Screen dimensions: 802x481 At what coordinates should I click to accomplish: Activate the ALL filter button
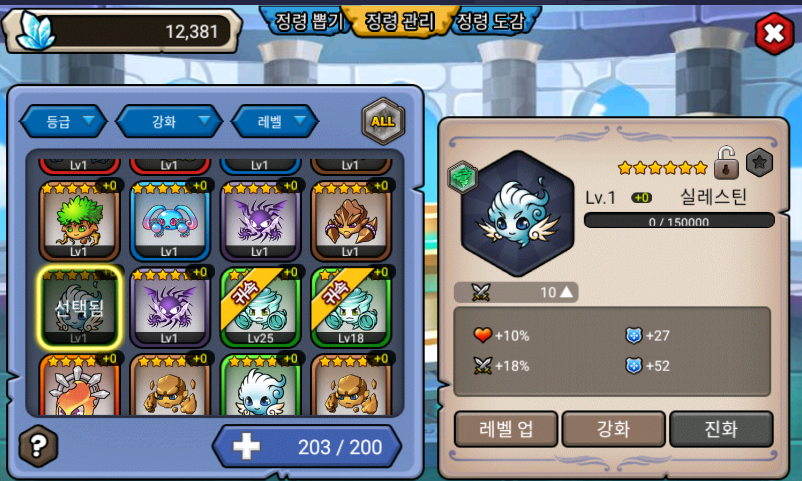point(382,121)
